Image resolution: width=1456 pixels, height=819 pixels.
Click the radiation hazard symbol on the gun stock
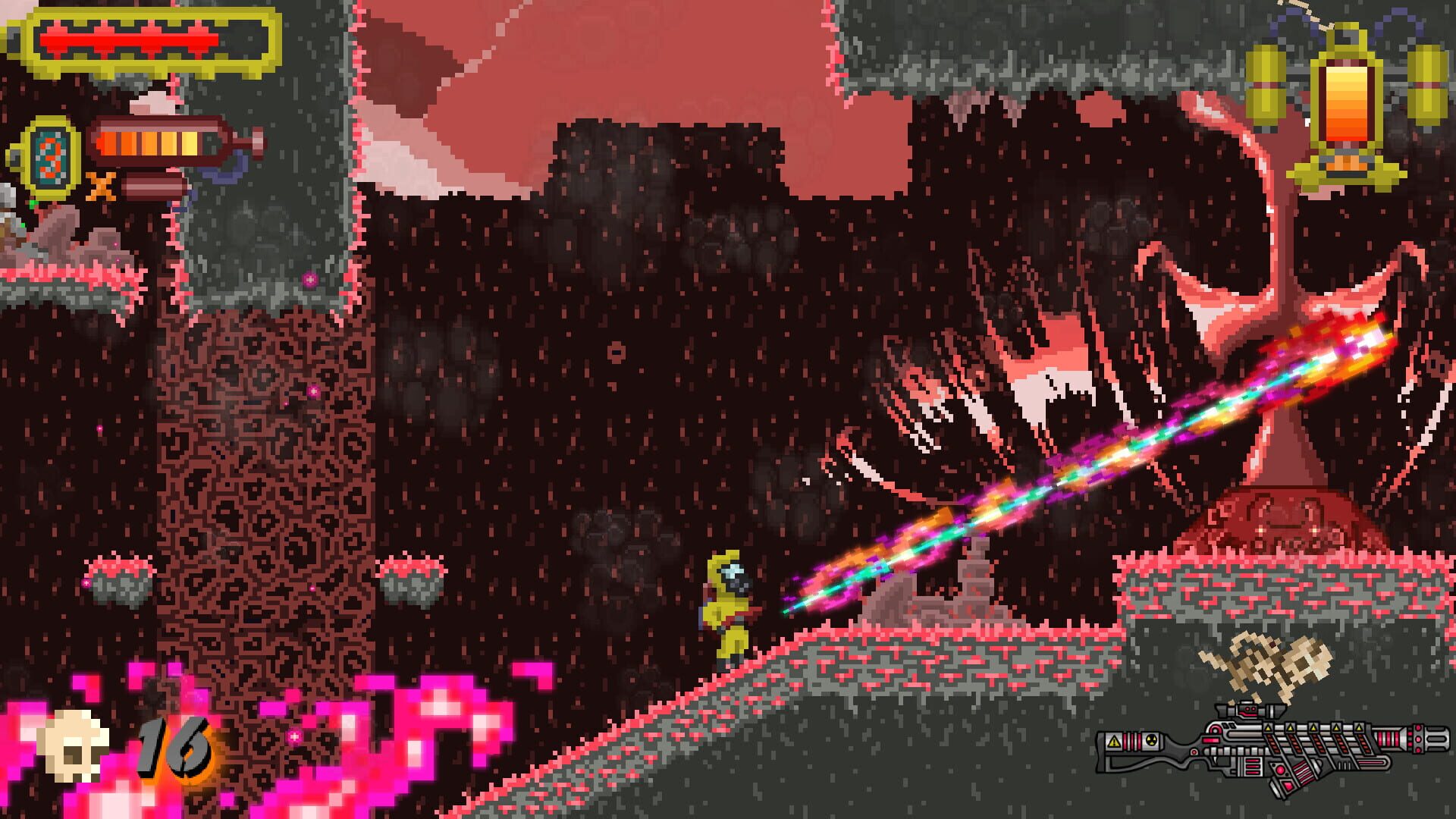click(x=1150, y=740)
